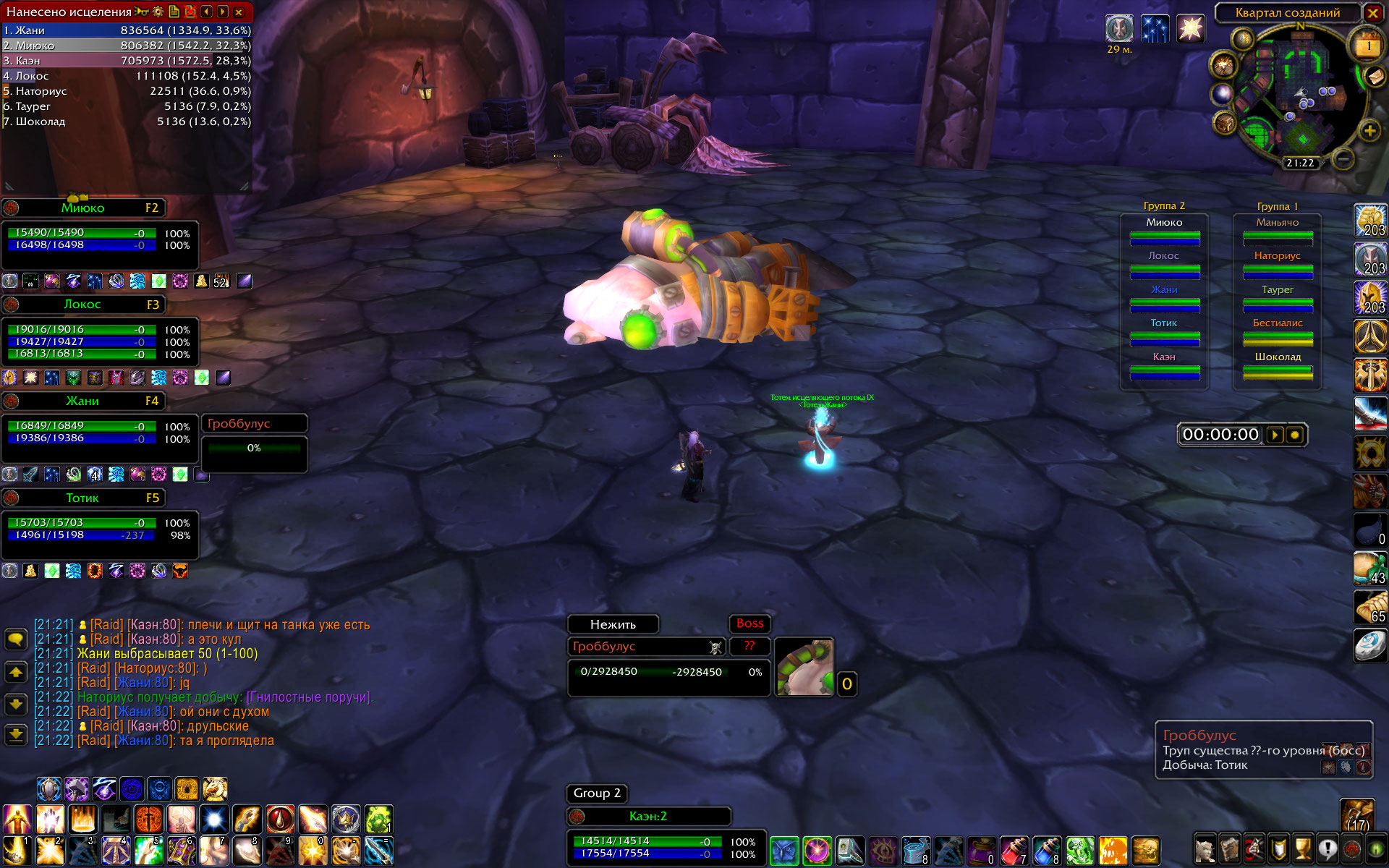This screenshot has height=868, width=1389.
Task: Open the chat menu speech bubble
Action: (x=16, y=639)
